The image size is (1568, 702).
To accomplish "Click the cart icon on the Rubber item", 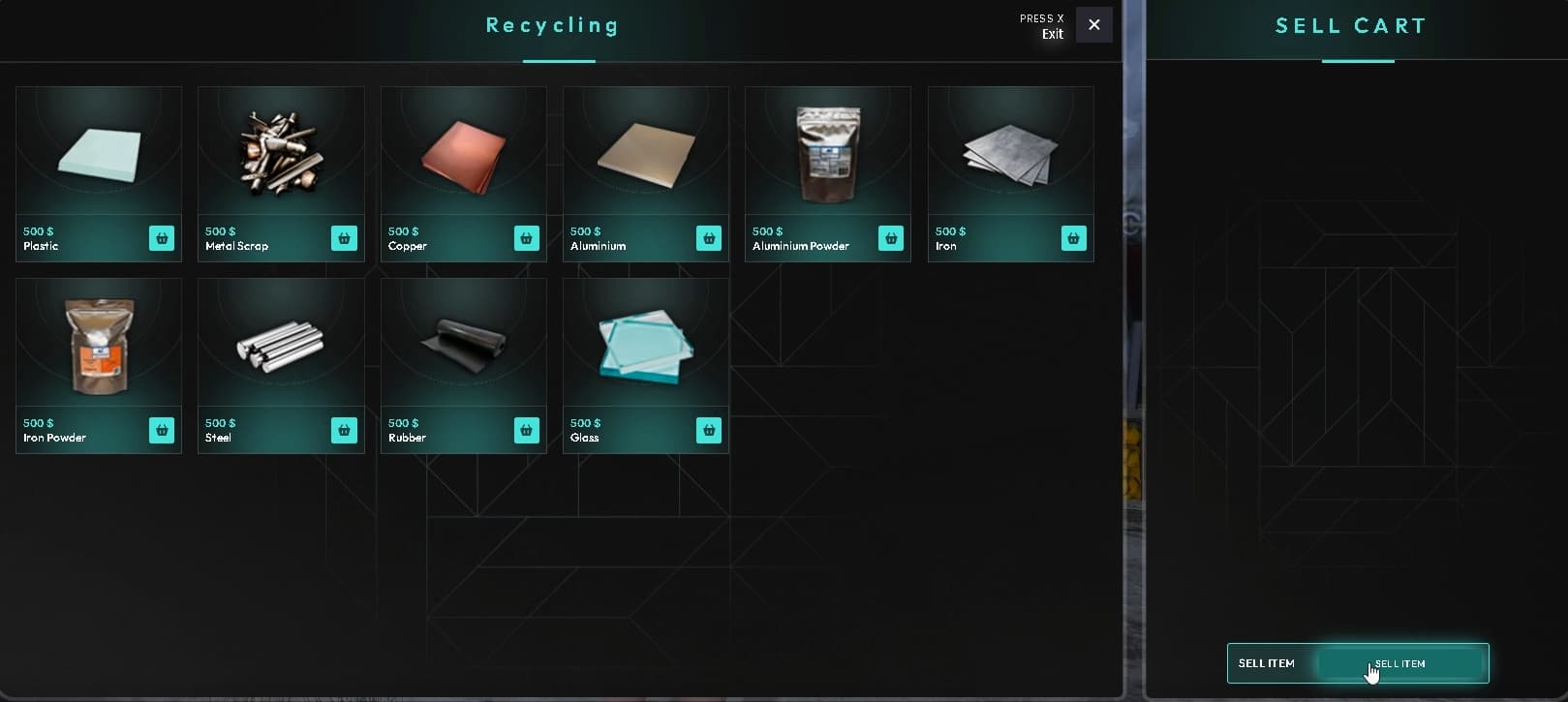I will [526, 430].
